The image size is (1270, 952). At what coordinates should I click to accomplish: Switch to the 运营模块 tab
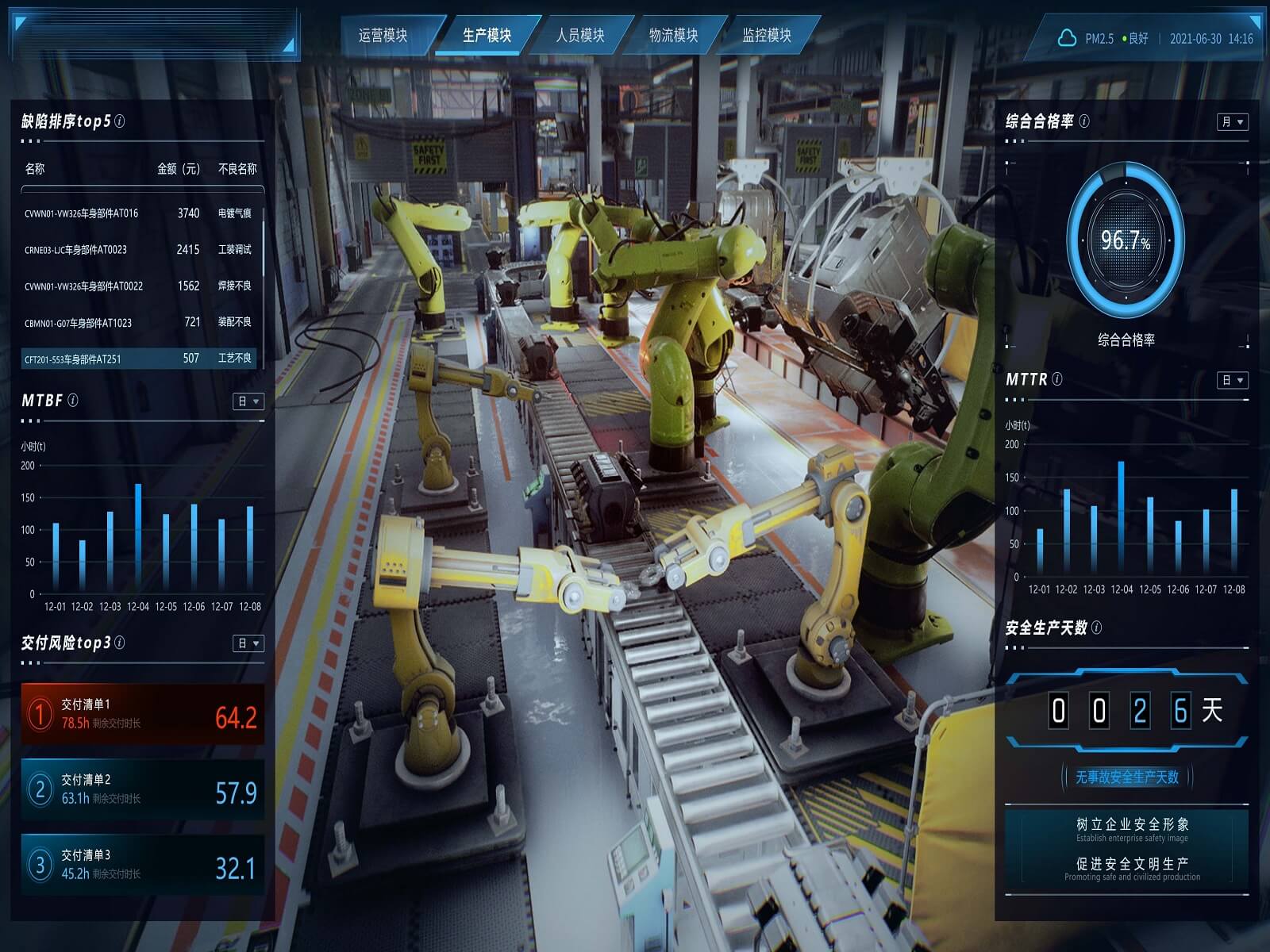click(x=383, y=36)
